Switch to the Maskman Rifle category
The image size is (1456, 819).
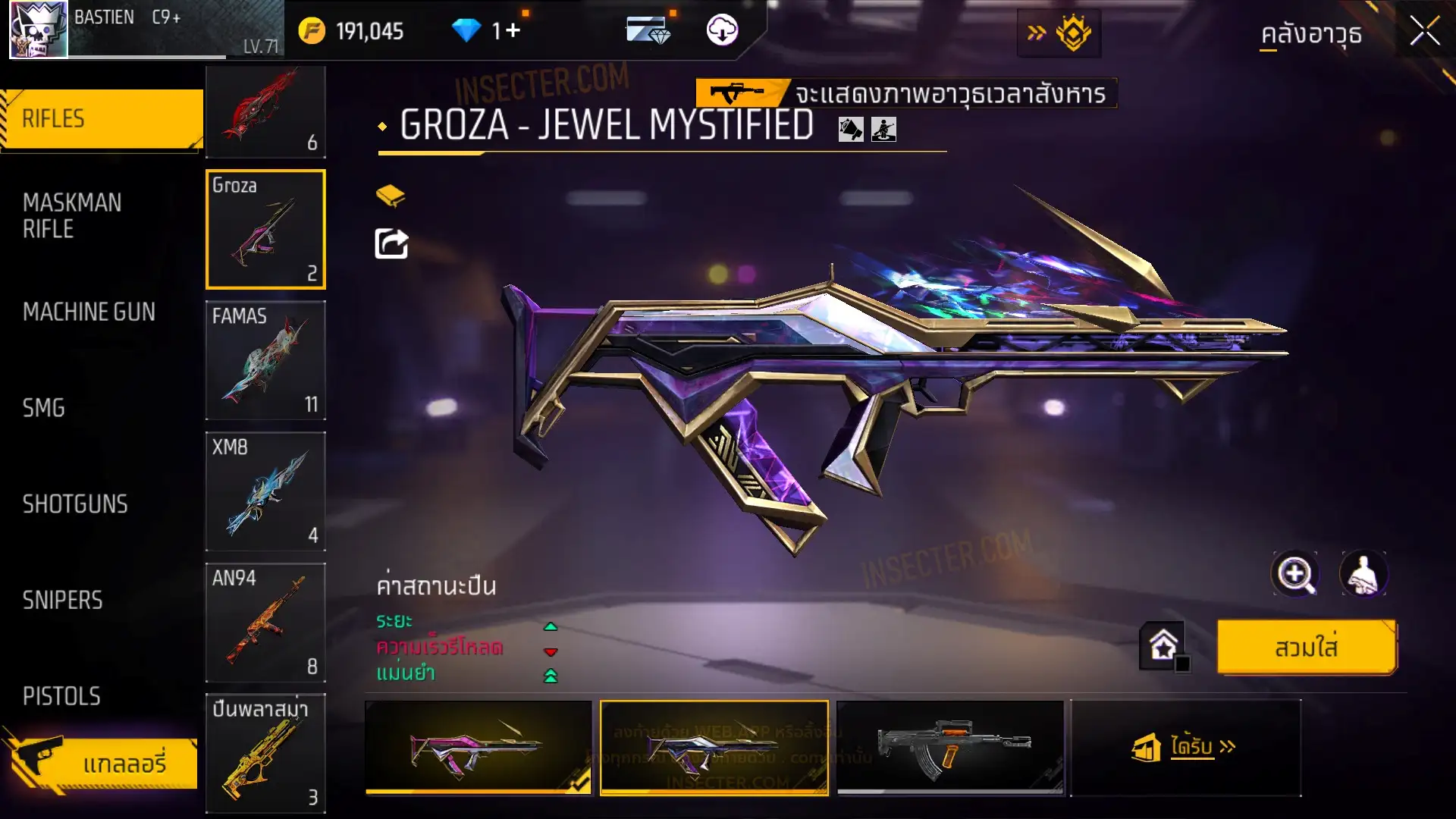coord(72,215)
